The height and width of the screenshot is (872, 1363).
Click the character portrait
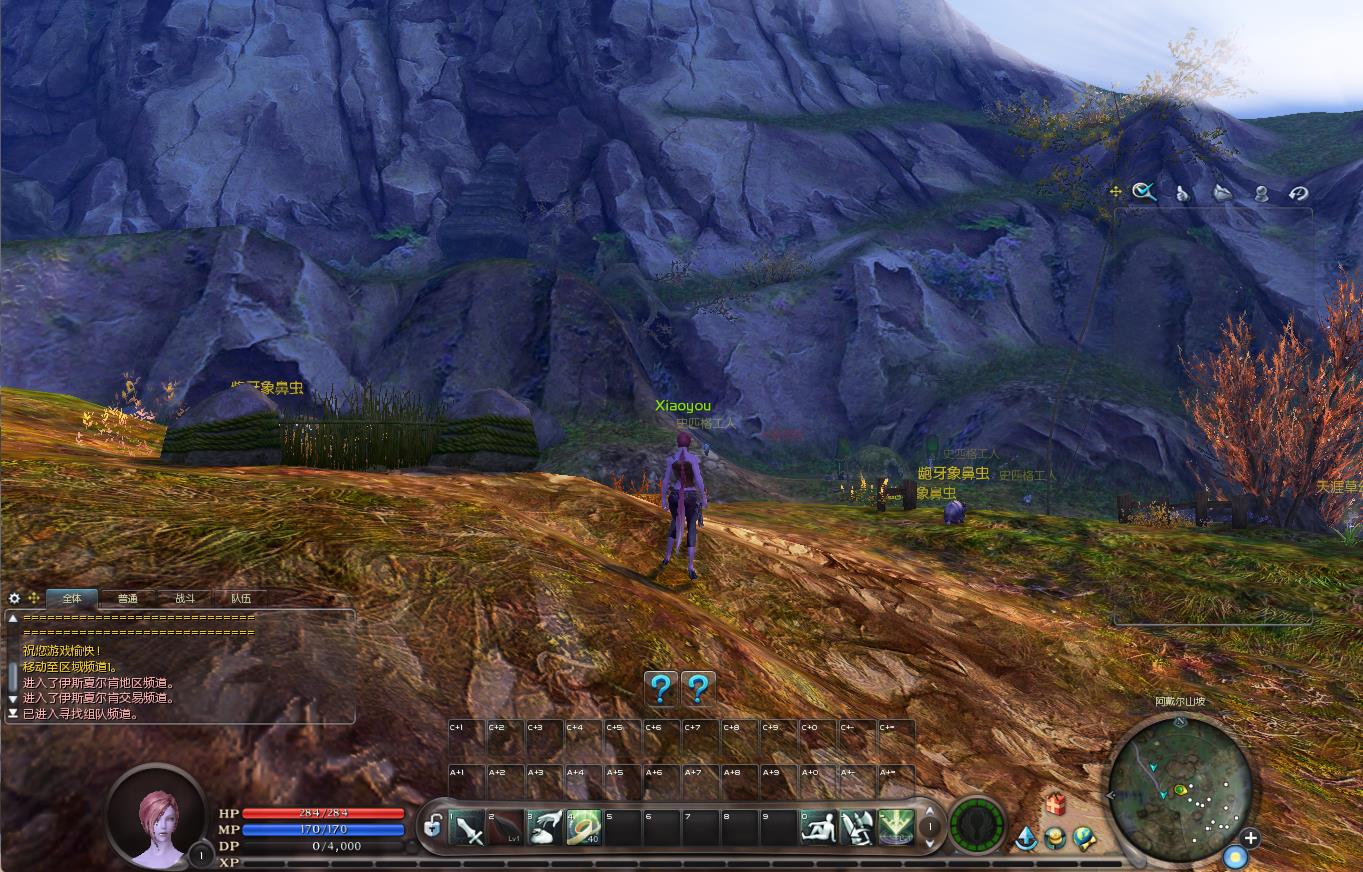point(157,814)
